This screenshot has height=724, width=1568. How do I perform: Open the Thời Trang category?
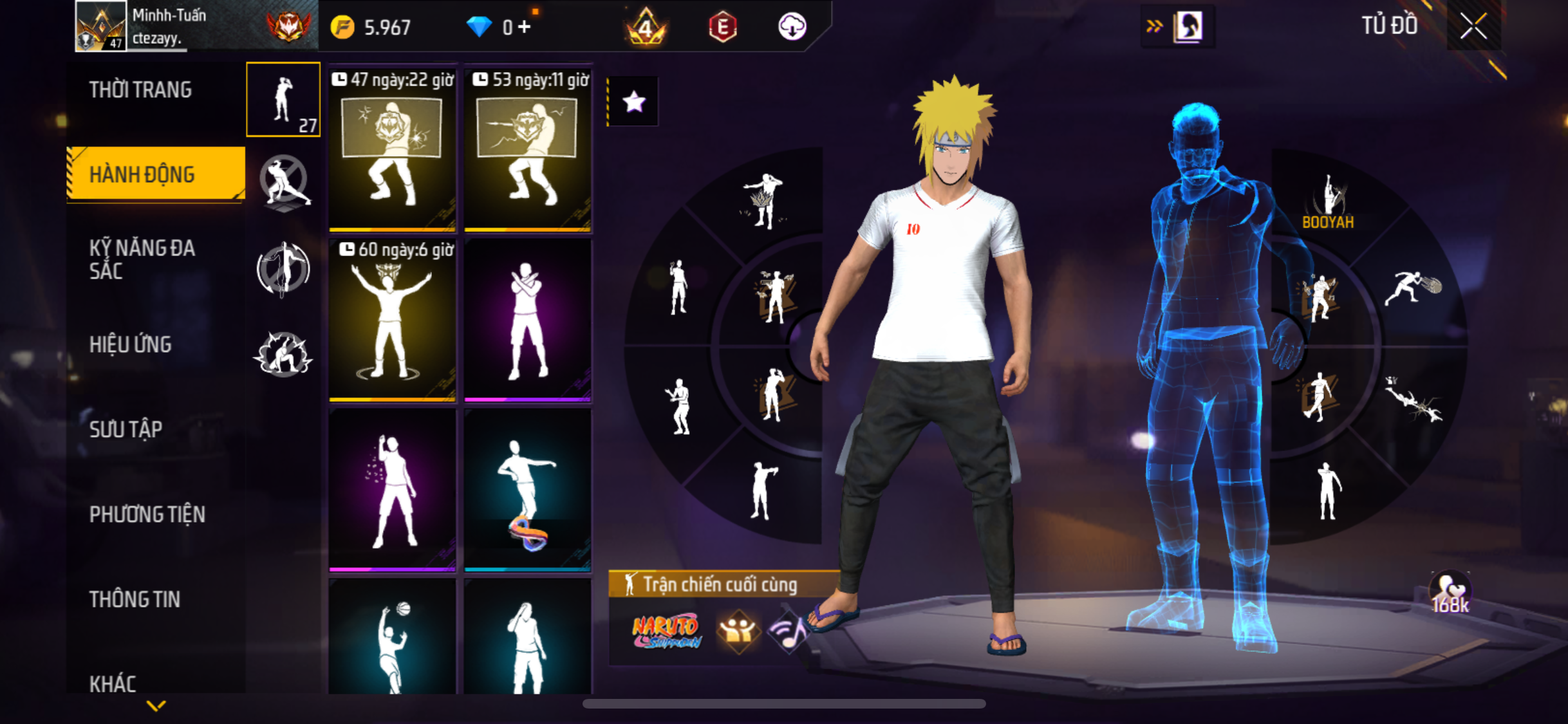(x=140, y=90)
